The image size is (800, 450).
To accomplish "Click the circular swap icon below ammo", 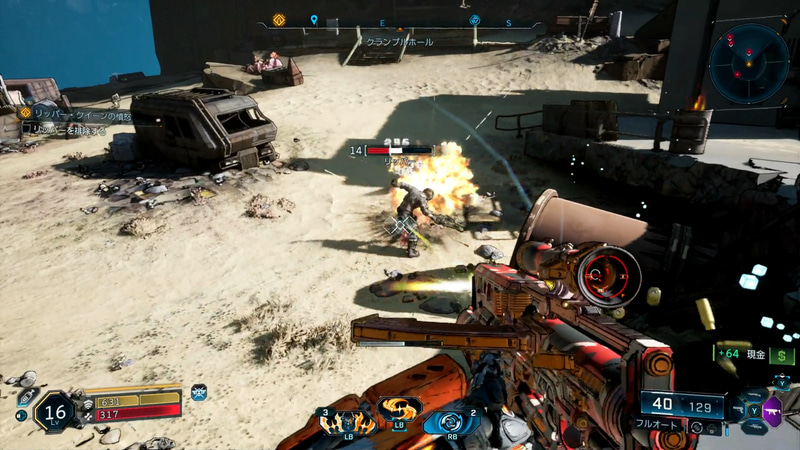I will tap(696, 426).
